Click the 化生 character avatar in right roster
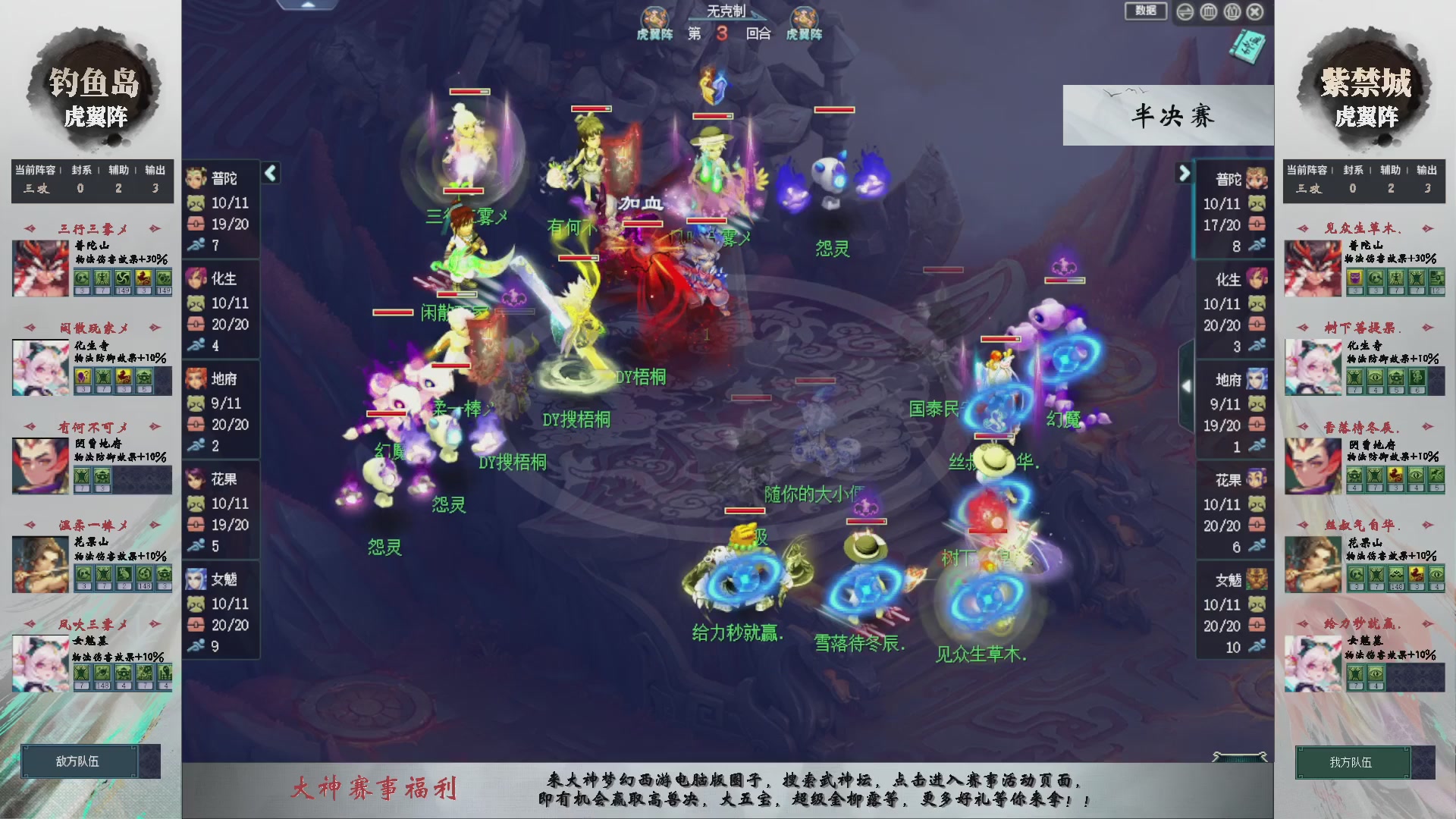 1256,279
